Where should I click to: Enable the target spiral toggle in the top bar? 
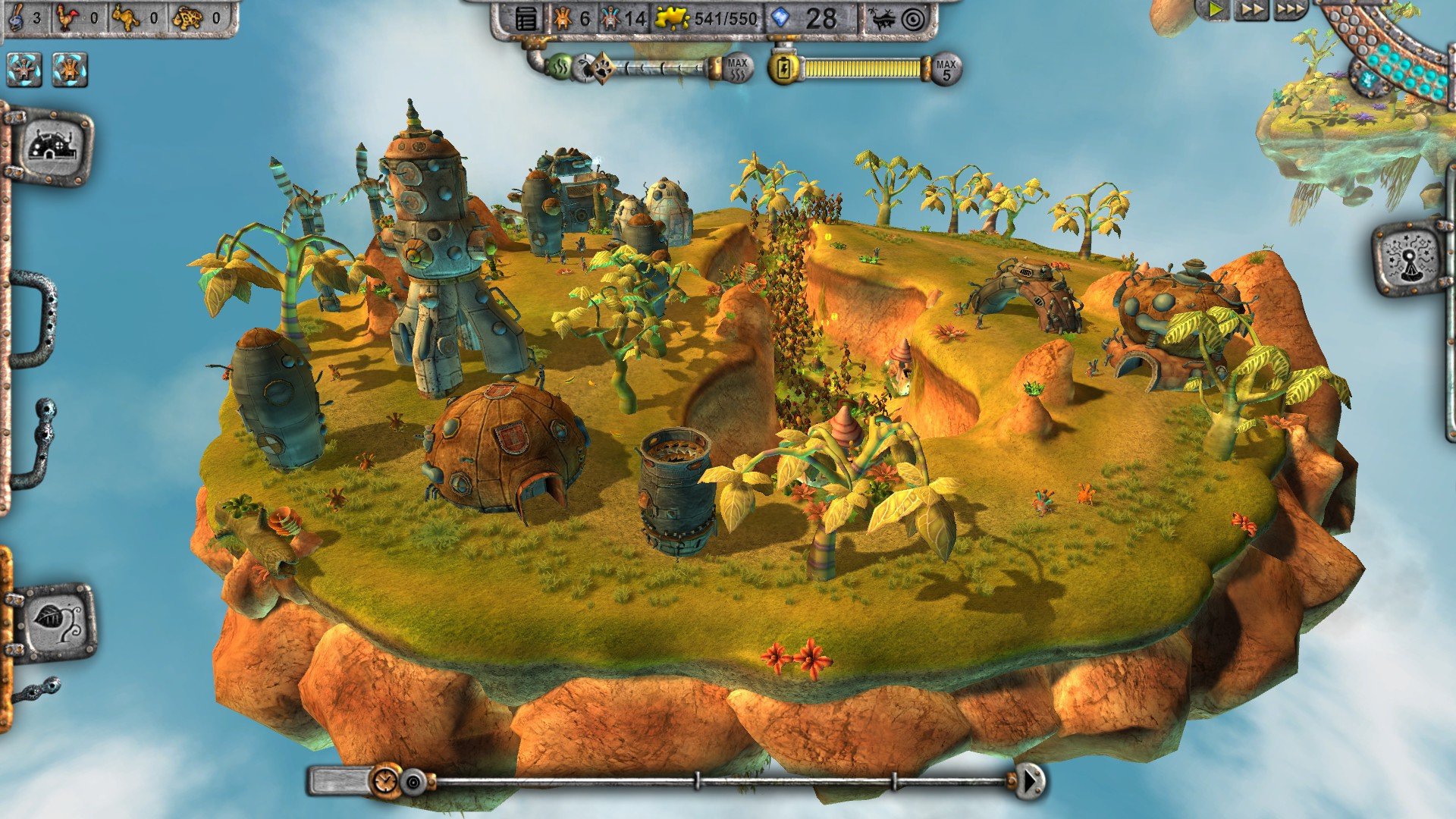914,18
